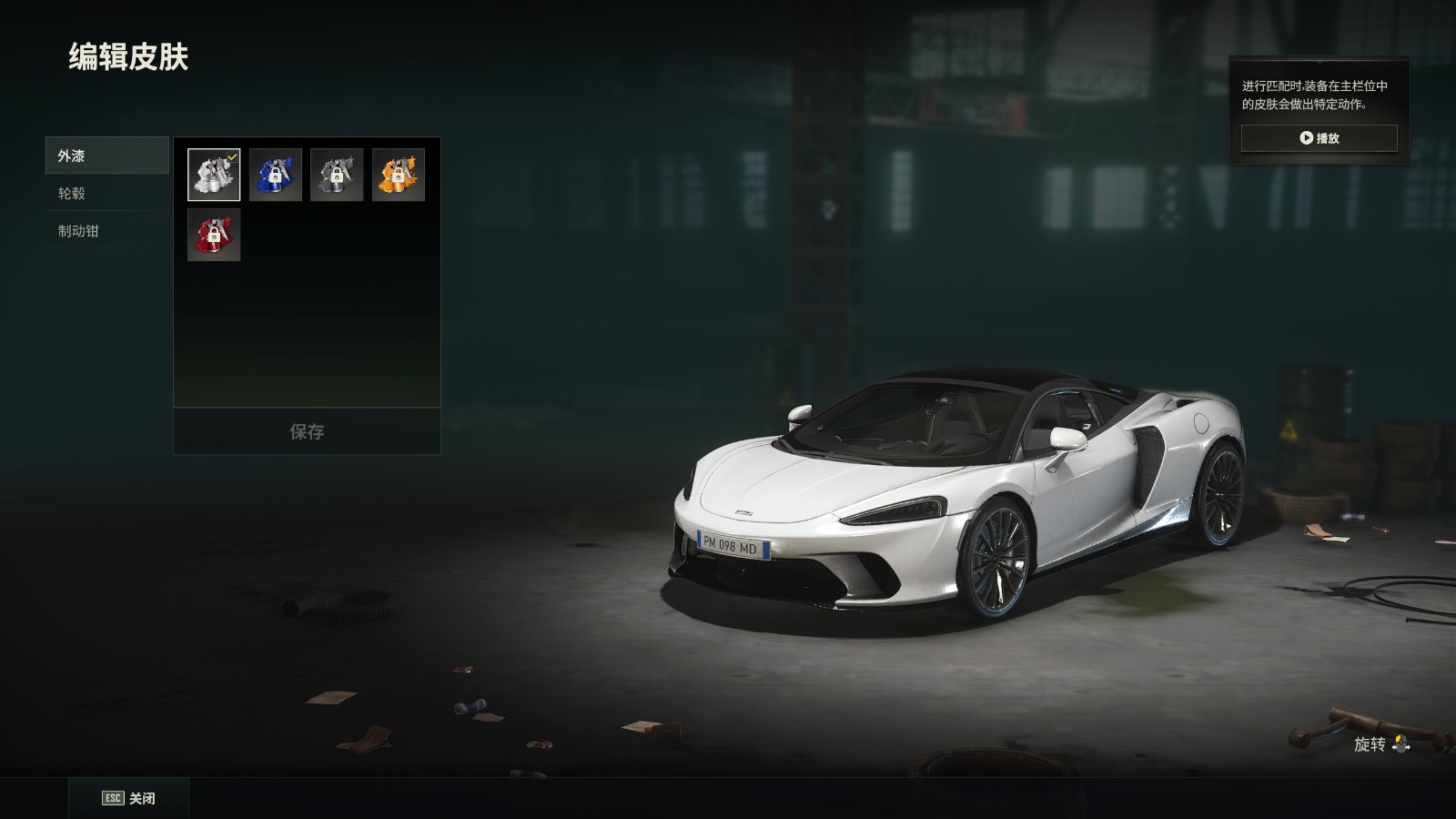The height and width of the screenshot is (819, 1456).
Task: Select the 制动钳 brake caliper tab
Action: pos(102,231)
